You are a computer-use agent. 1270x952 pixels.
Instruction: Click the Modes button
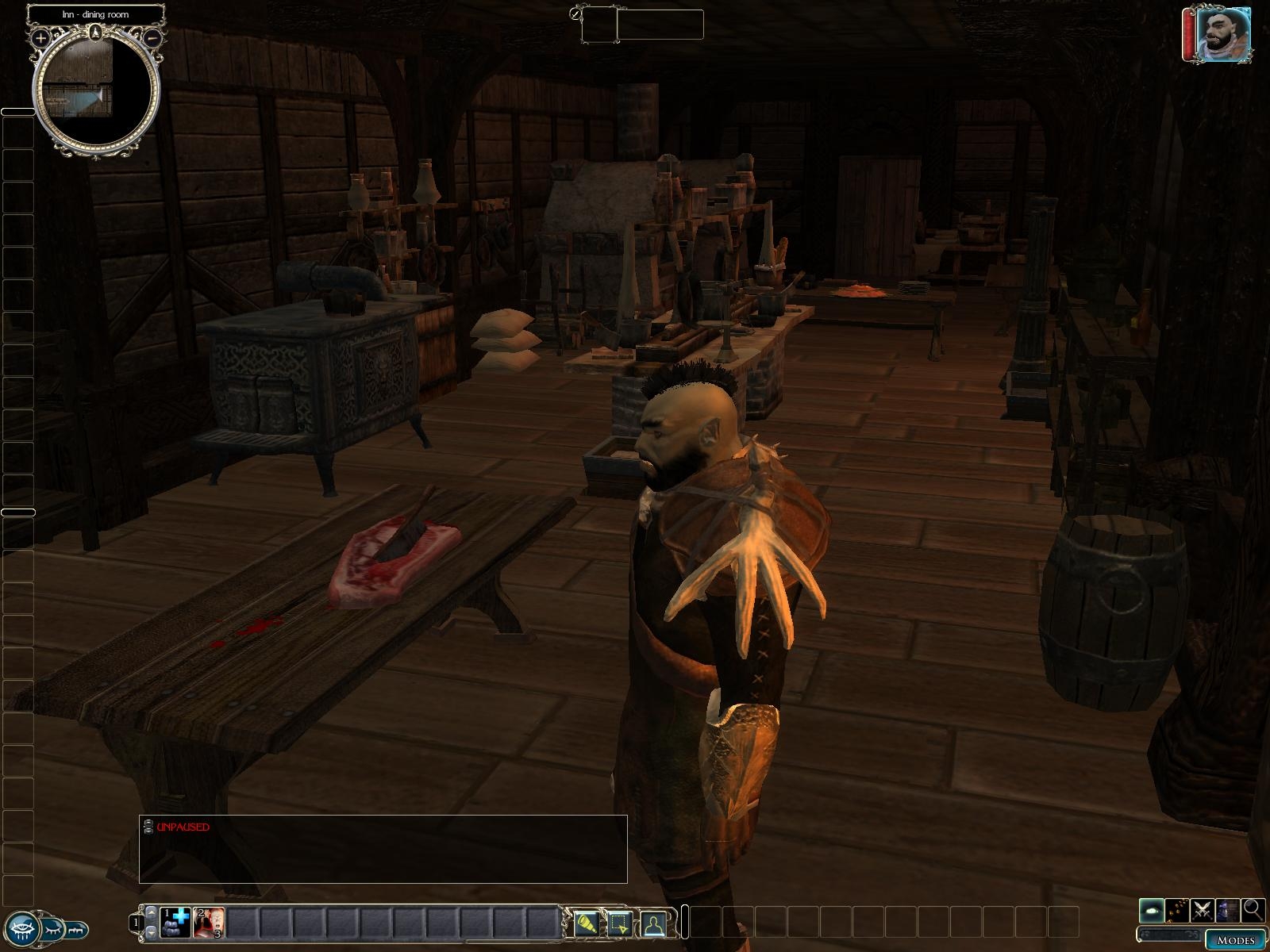1234,940
